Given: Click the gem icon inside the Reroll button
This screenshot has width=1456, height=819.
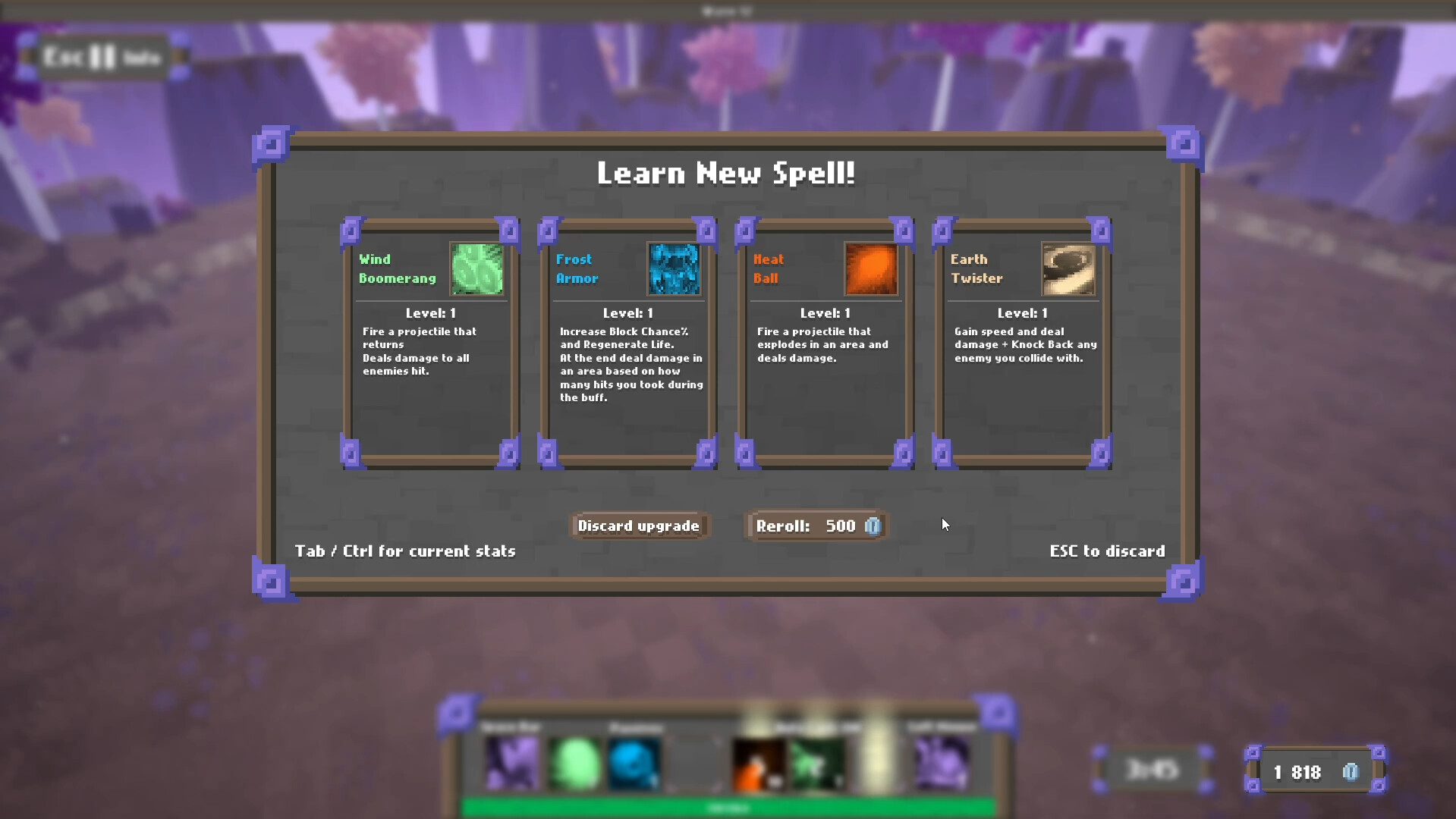Looking at the screenshot, I should (873, 526).
